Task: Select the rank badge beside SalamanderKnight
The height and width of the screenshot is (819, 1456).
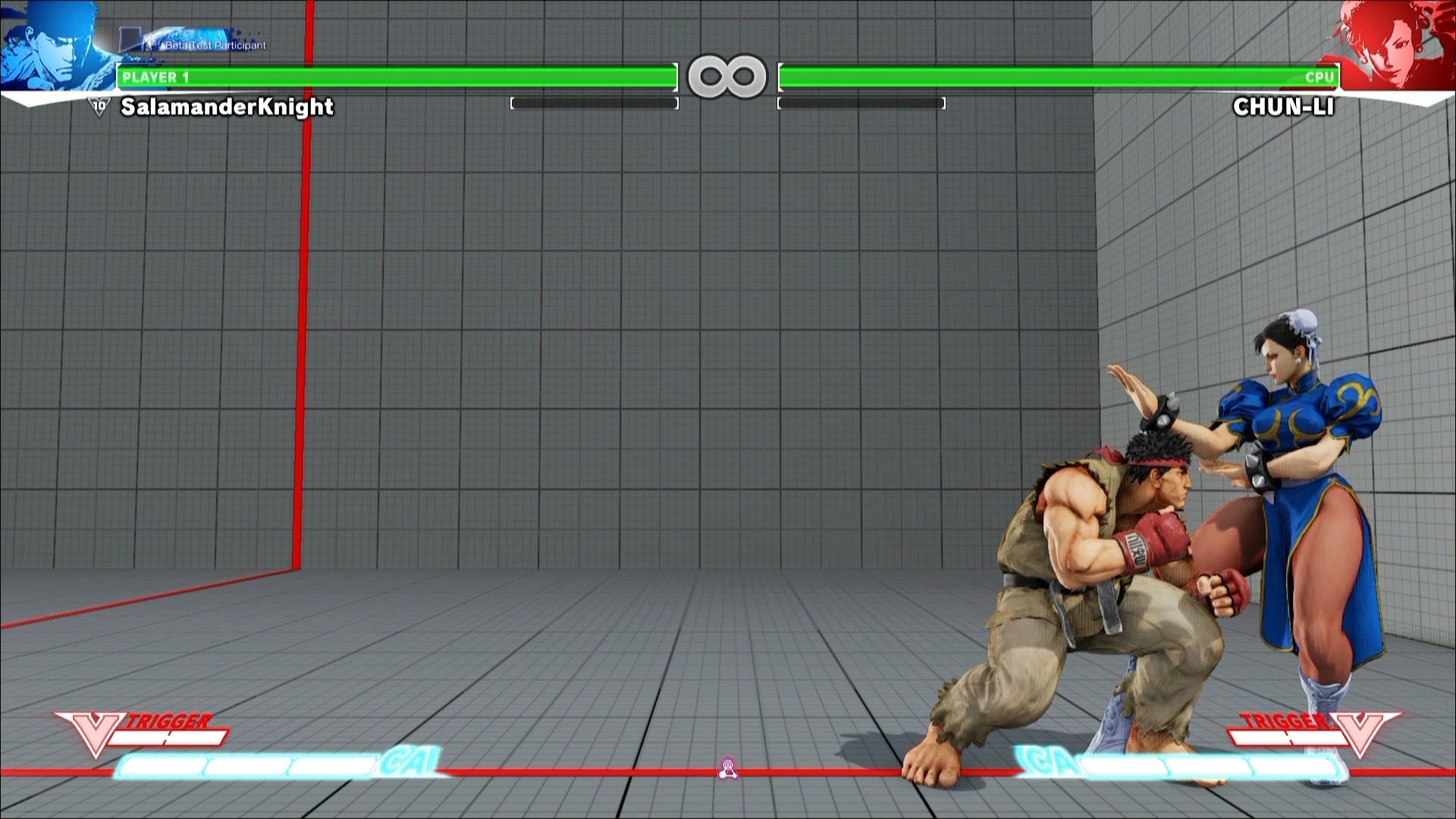Action: [x=99, y=107]
